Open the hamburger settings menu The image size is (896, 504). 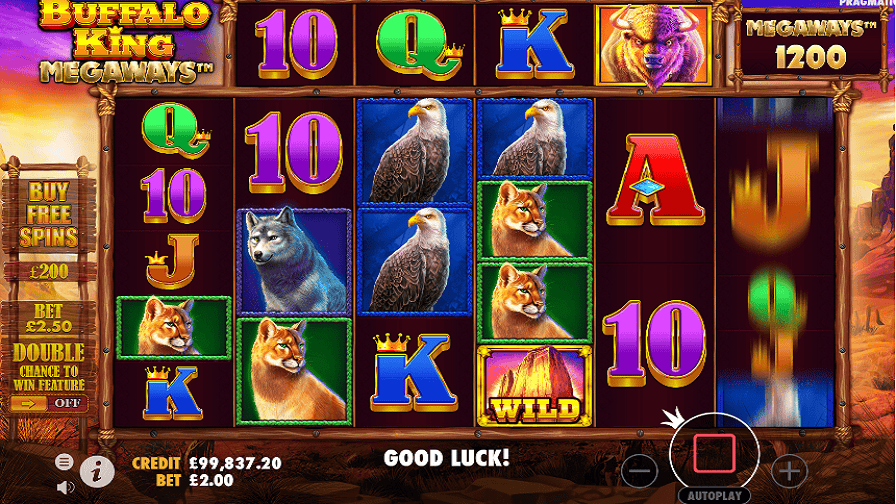(65, 462)
